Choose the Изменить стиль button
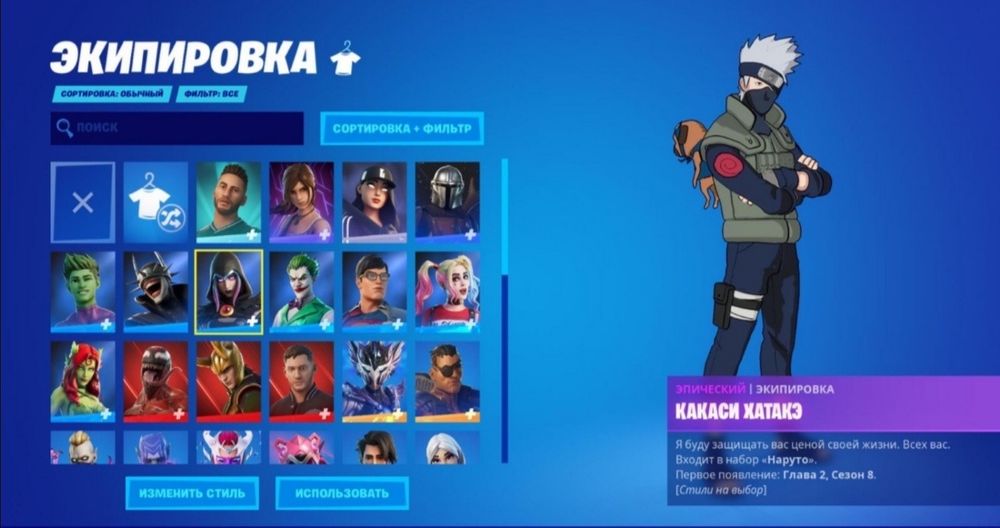The image size is (1000, 528). point(192,493)
